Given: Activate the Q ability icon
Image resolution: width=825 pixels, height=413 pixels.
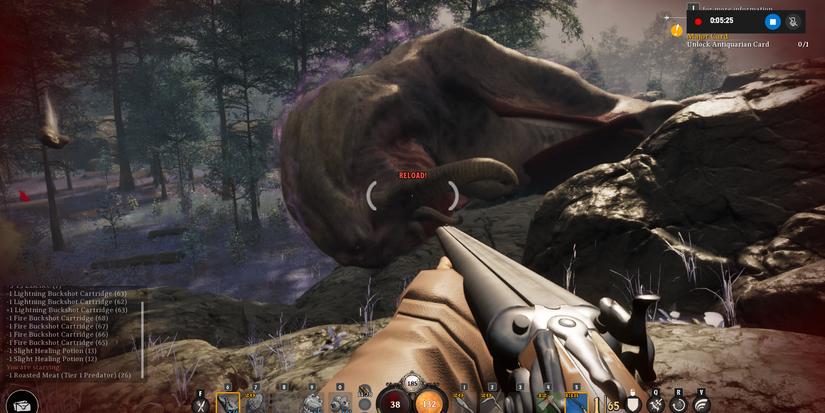Looking at the screenshot, I should [656, 404].
